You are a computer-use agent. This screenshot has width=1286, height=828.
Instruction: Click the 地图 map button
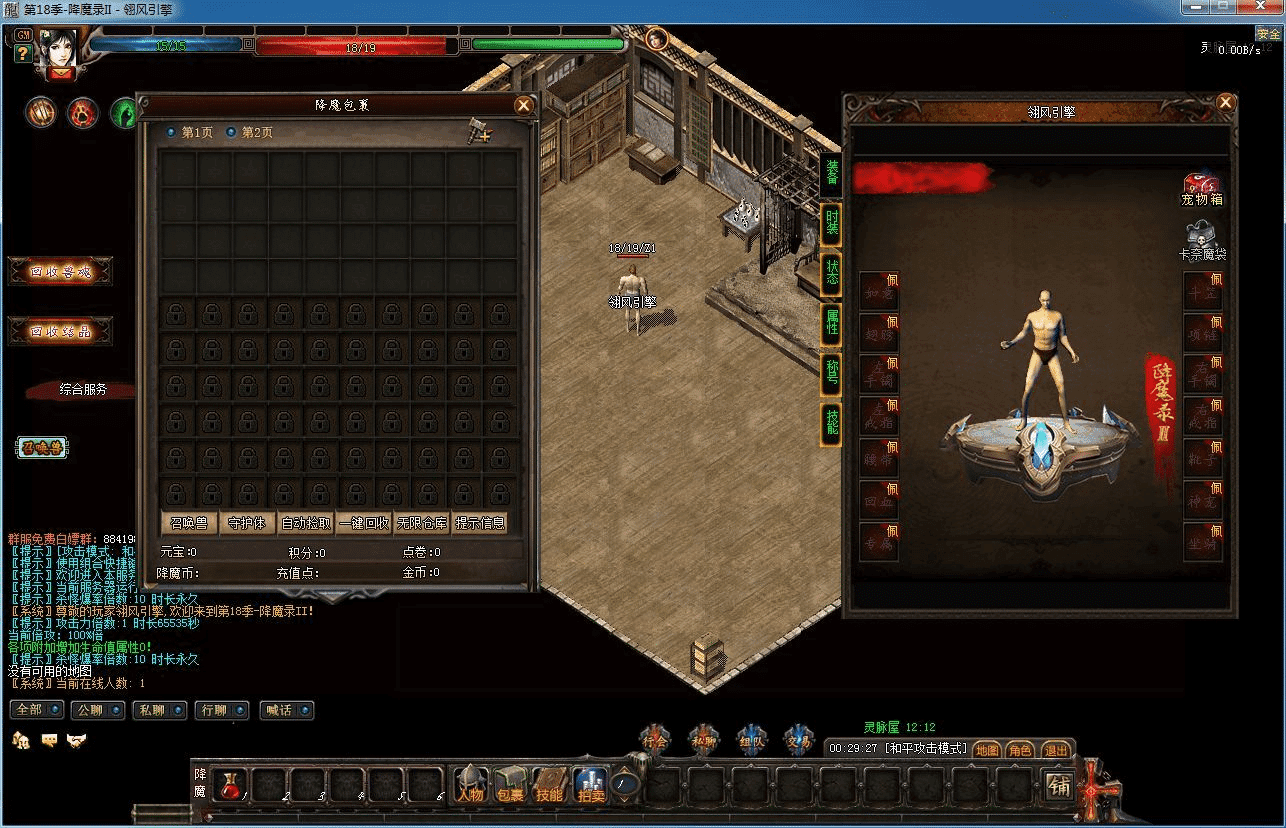(987, 749)
